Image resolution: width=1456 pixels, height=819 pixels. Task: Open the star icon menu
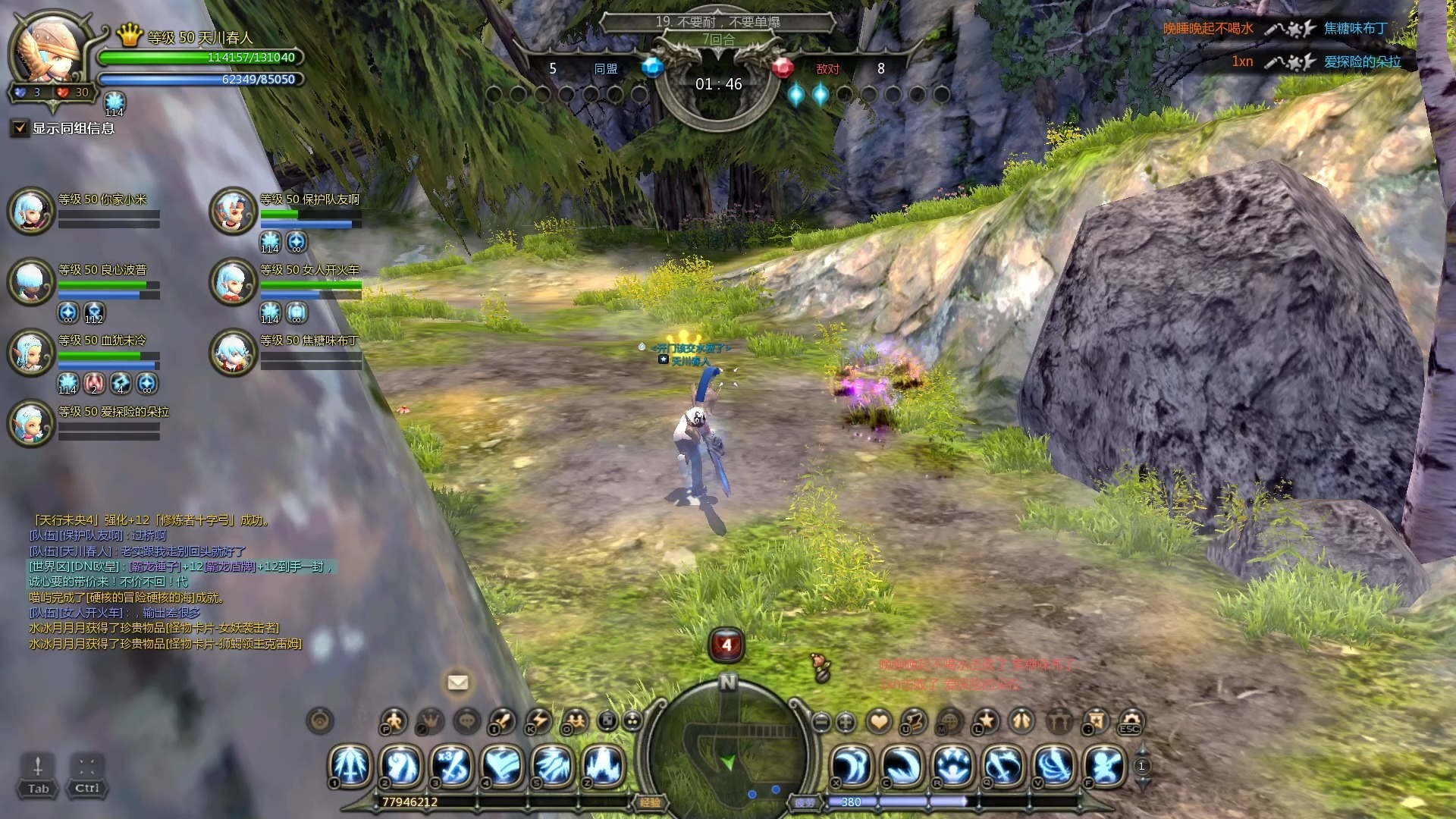[x=986, y=720]
